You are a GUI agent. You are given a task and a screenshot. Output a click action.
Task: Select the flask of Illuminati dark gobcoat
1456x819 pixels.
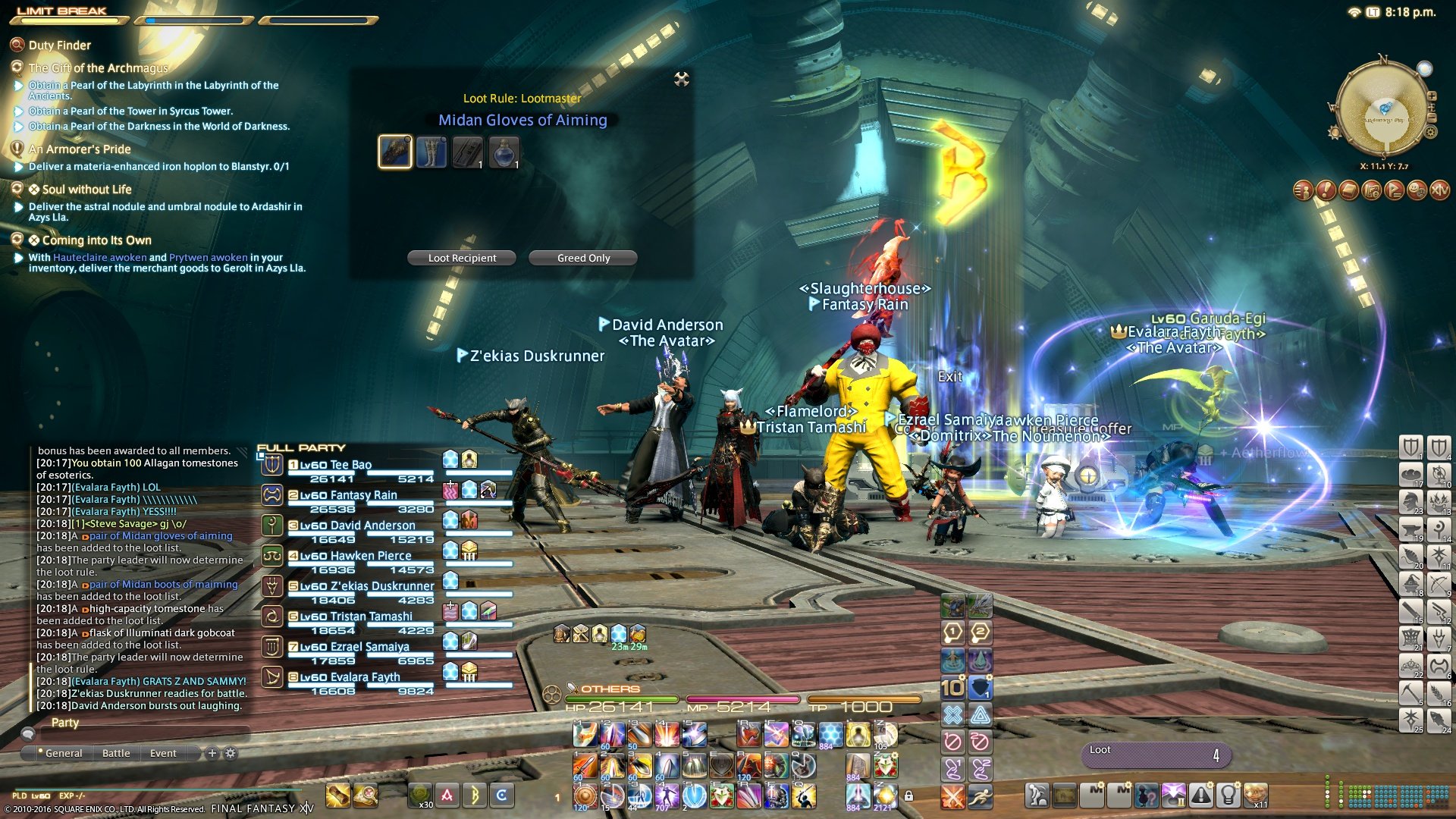tap(504, 152)
